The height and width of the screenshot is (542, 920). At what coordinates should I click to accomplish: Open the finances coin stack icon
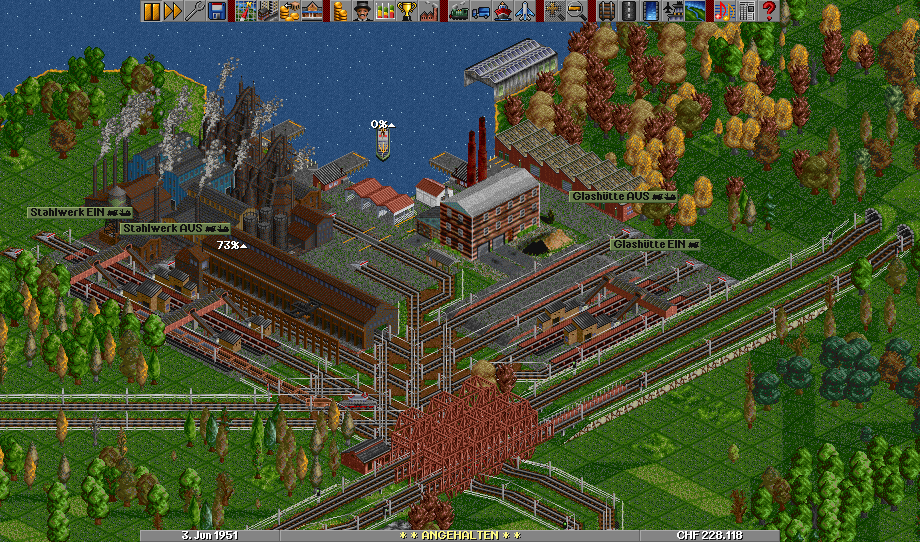point(341,11)
